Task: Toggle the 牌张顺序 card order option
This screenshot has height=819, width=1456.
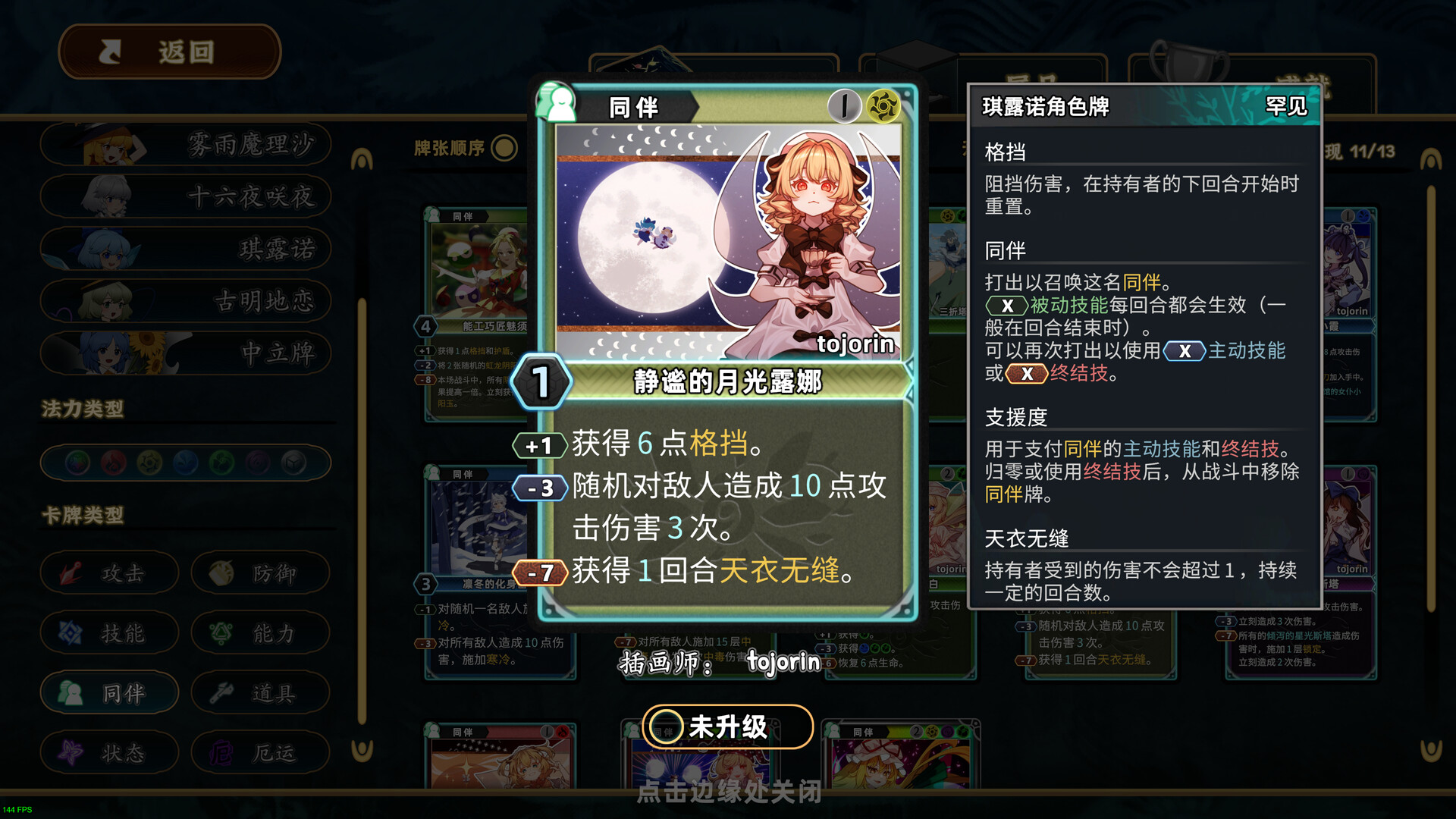Action: 503,149
